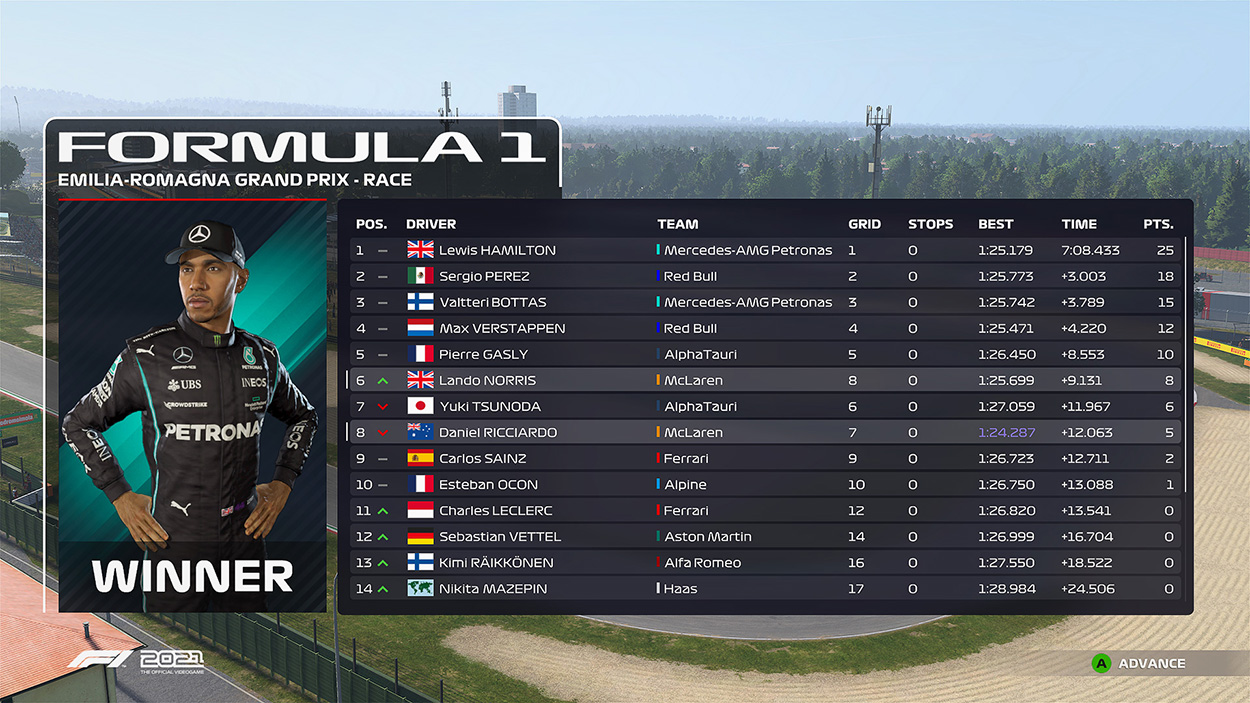The height and width of the screenshot is (703, 1250).
Task: Choose the Charles Leclerc entry
Action: point(765,510)
